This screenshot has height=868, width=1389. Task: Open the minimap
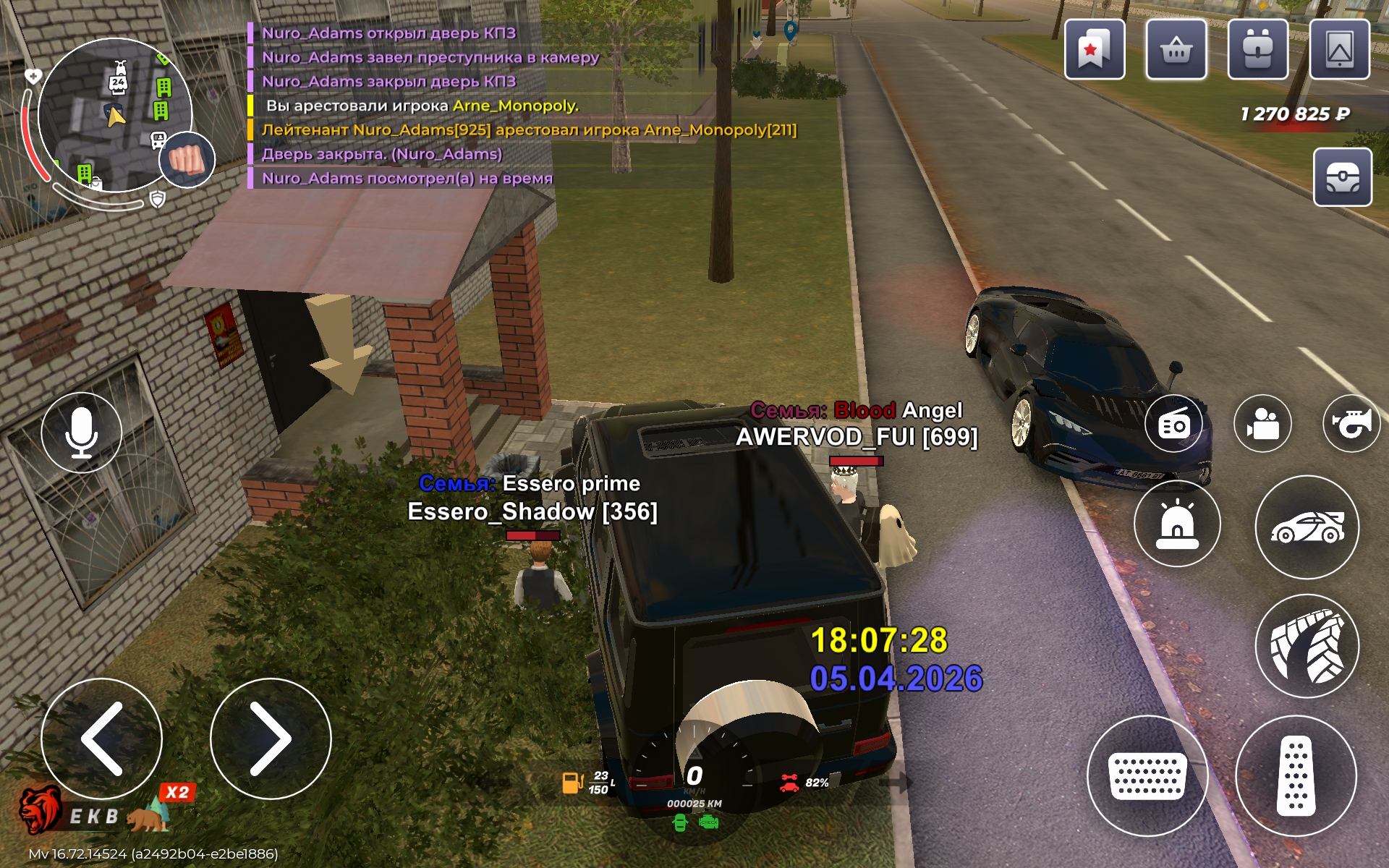[114, 116]
